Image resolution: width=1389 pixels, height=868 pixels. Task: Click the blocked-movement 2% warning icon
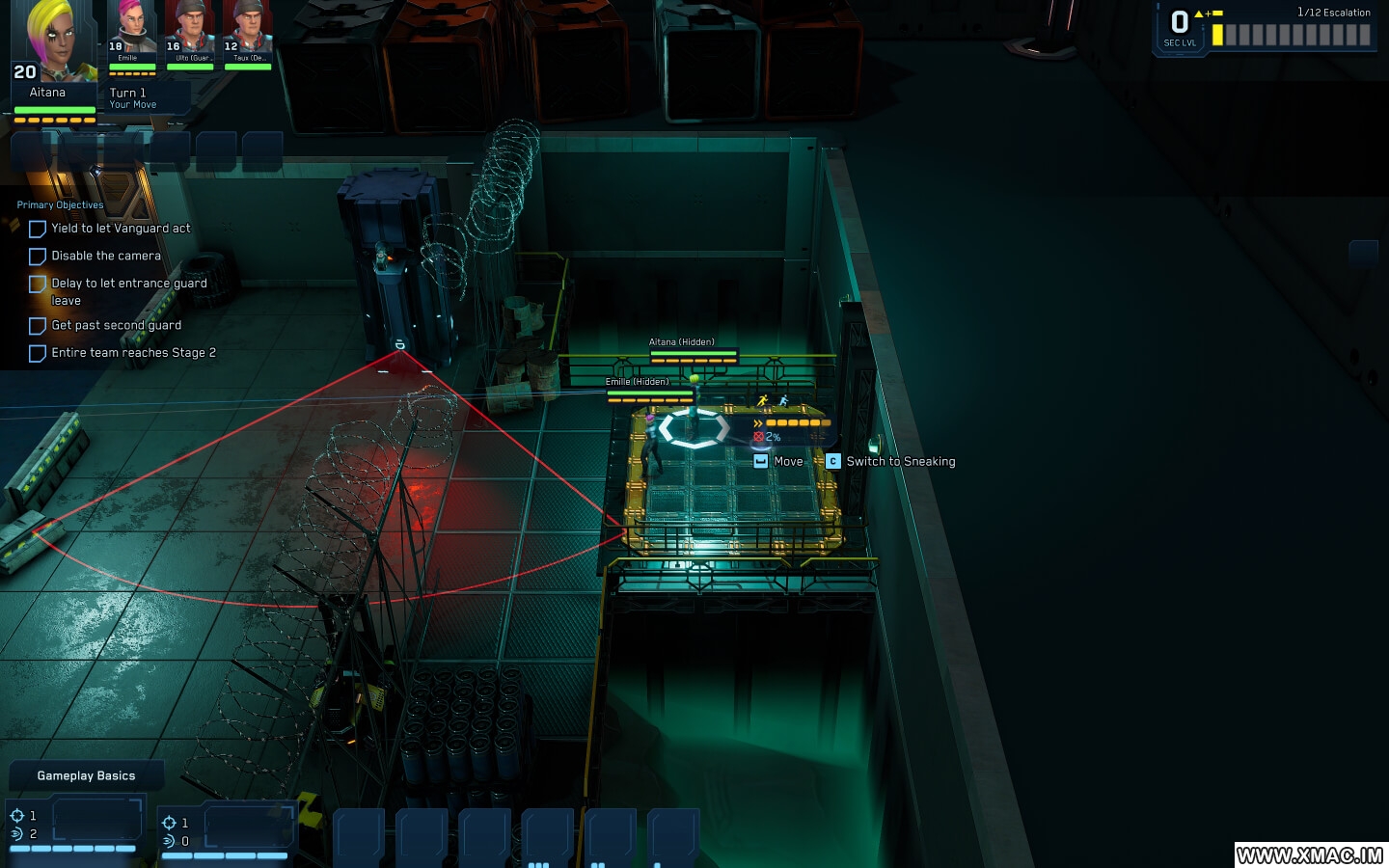[x=759, y=436]
